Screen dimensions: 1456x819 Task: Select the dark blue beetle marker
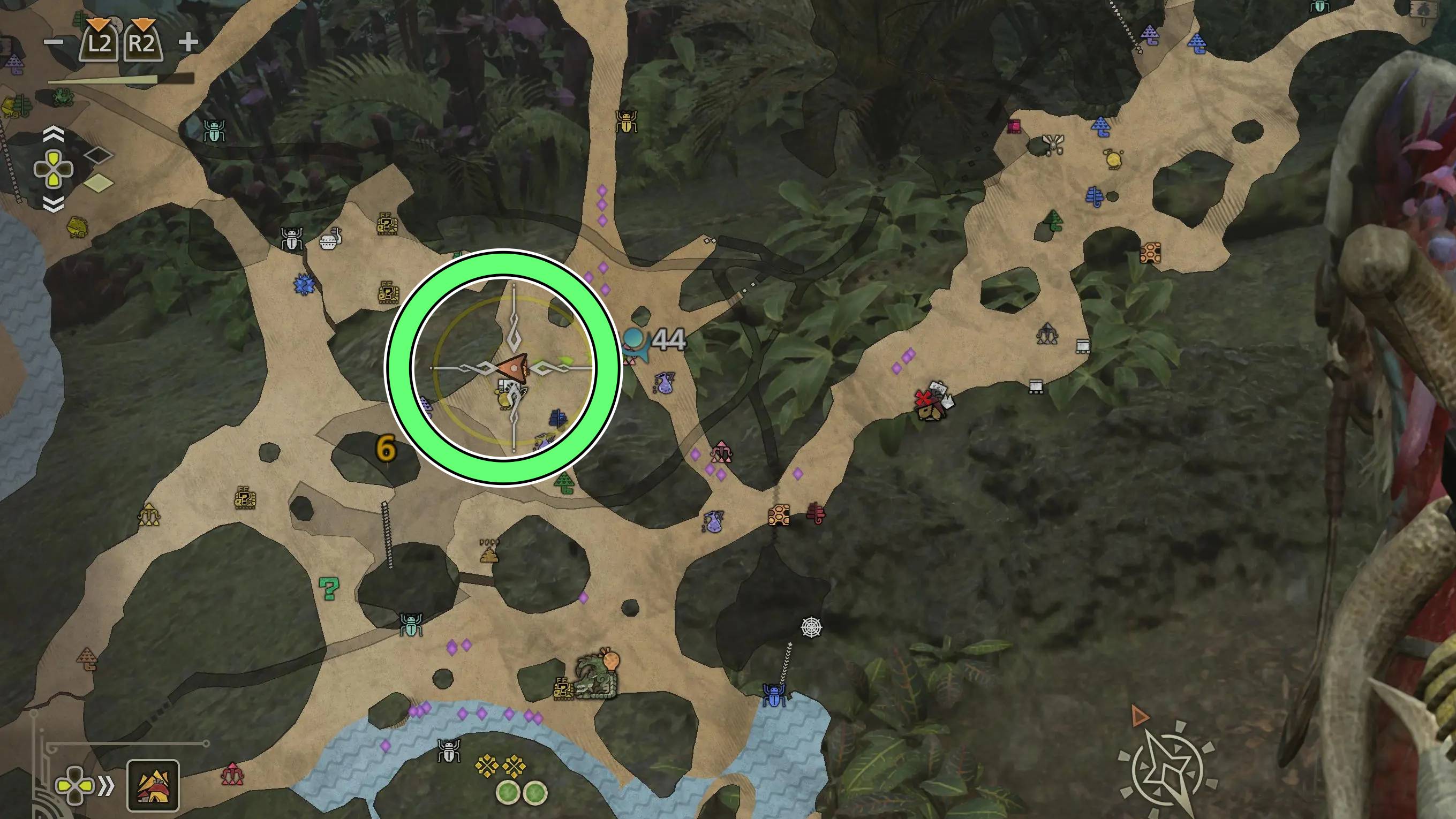(x=773, y=695)
